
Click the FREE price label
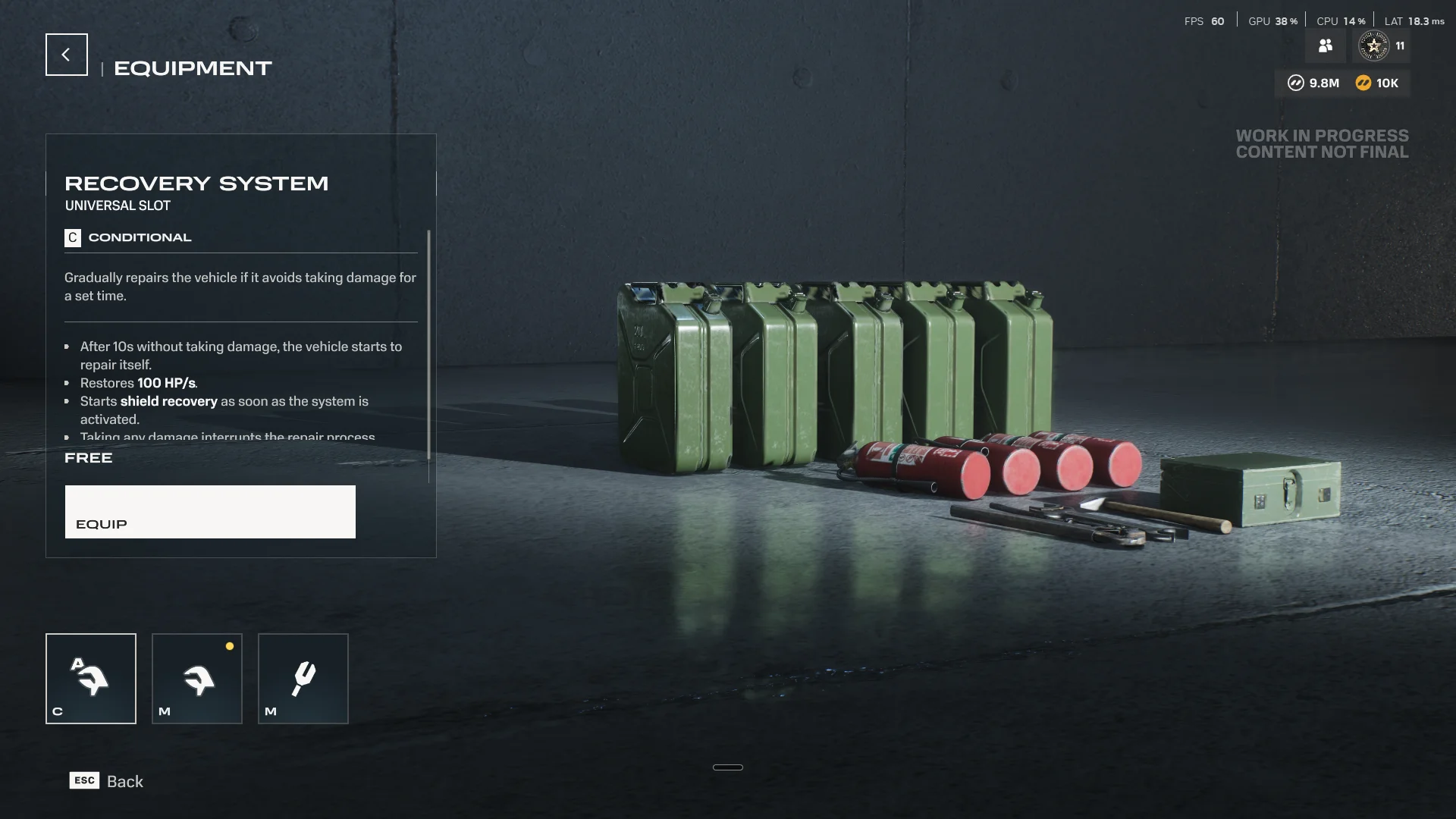tap(88, 457)
